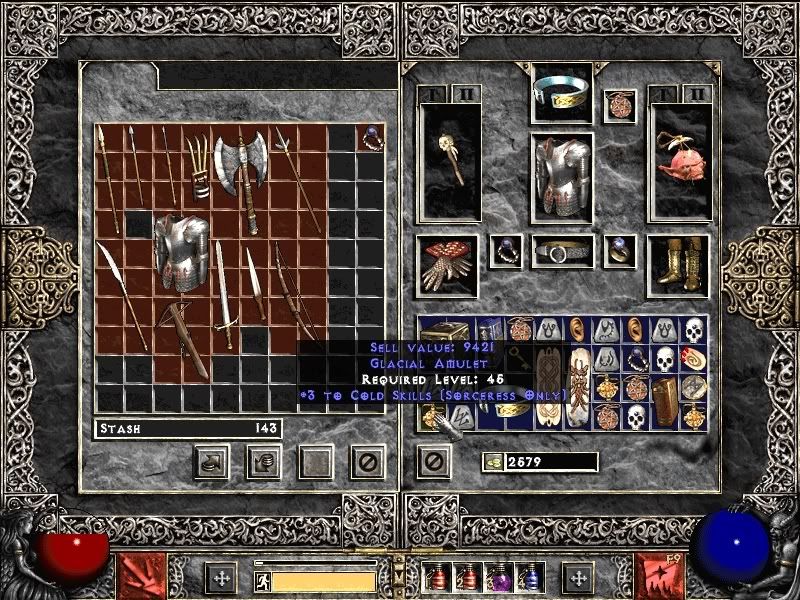This screenshot has width=800, height=600.
Task: Select the equipped belt slot
Action: click(x=561, y=252)
